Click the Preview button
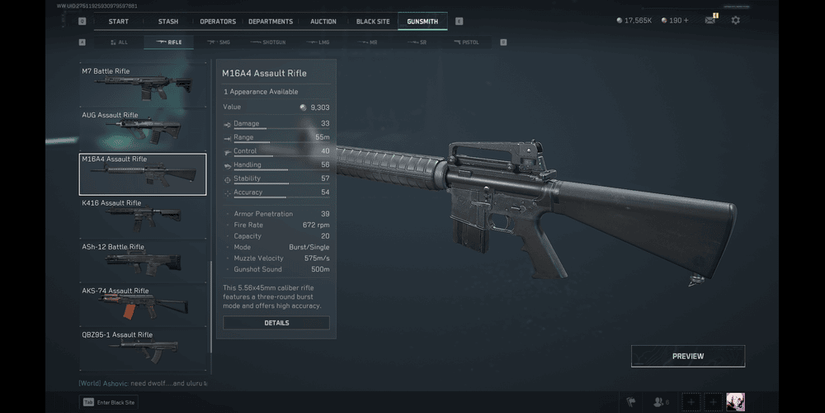Image resolution: width=825 pixels, height=413 pixels. tap(687, 356)
